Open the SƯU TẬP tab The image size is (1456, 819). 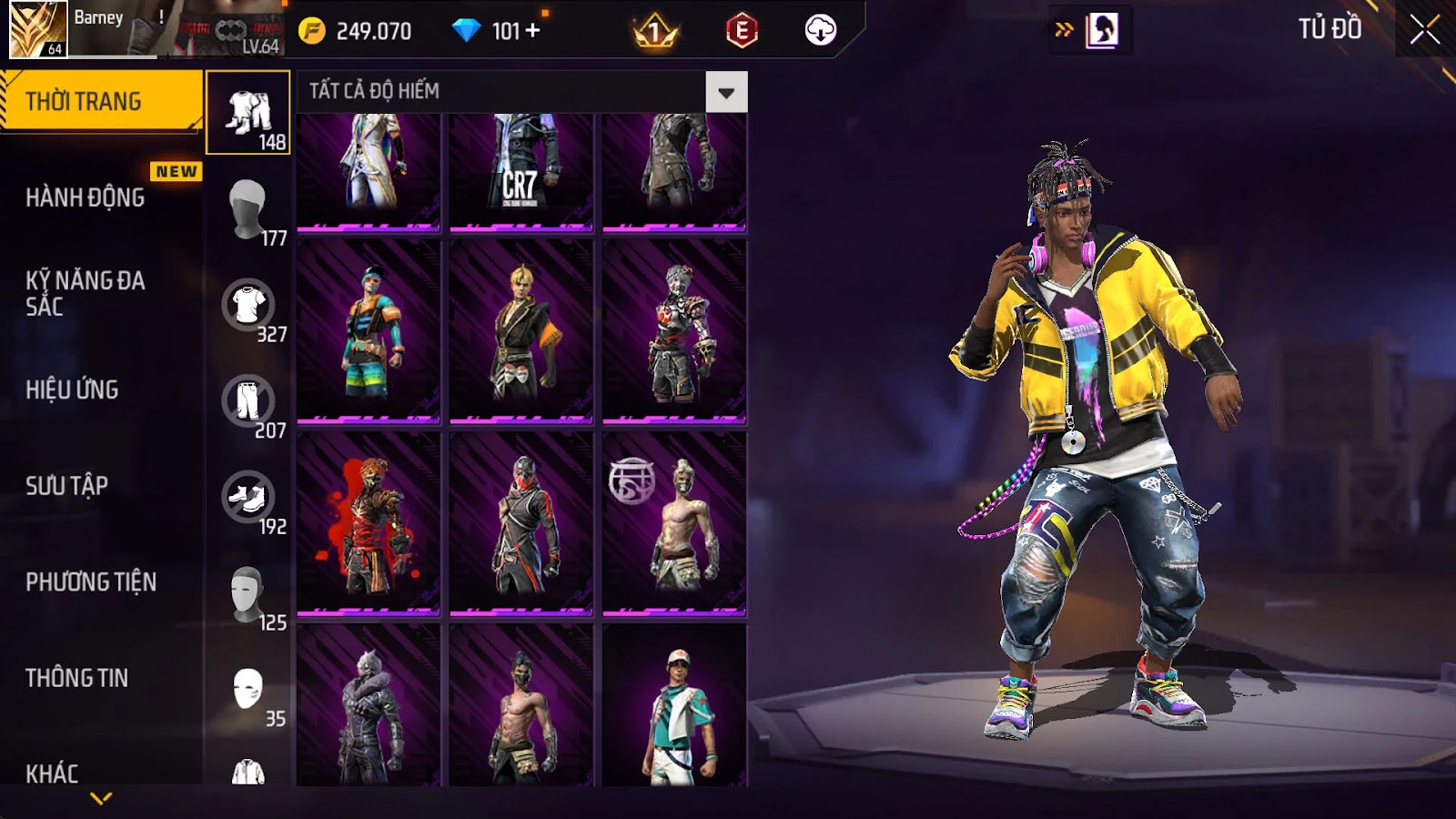pos(67,486)
